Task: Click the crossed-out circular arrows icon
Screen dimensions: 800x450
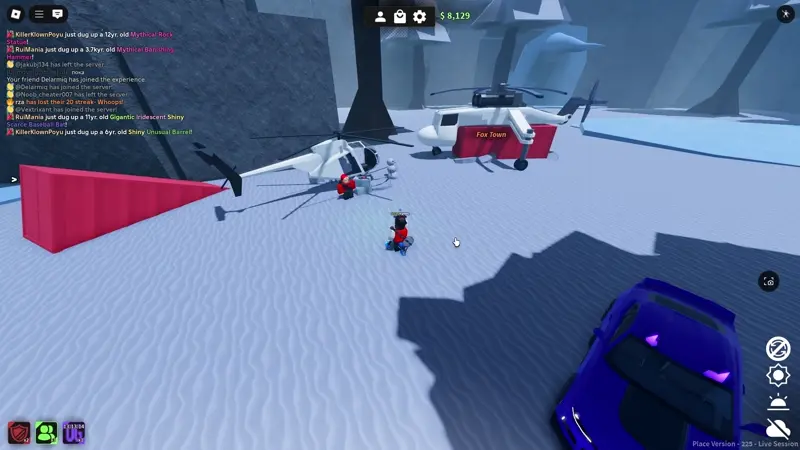Action: pyautogui.click(x=778, y=348)
